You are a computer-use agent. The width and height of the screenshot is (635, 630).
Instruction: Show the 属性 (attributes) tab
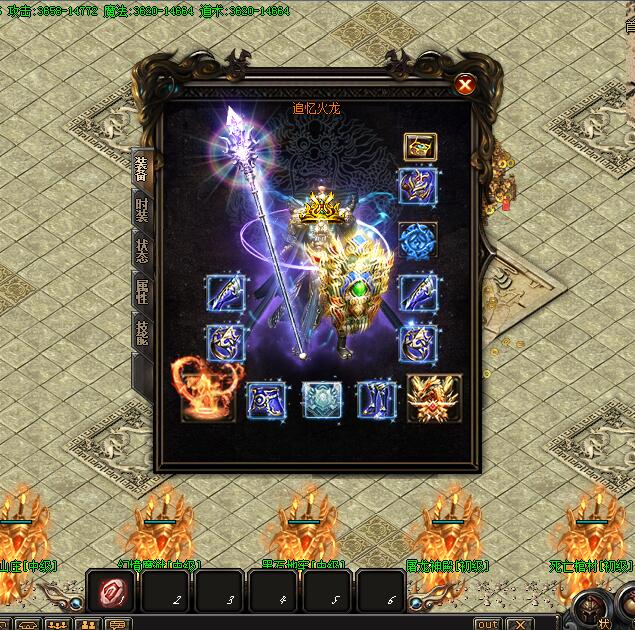tap(142, 291)
